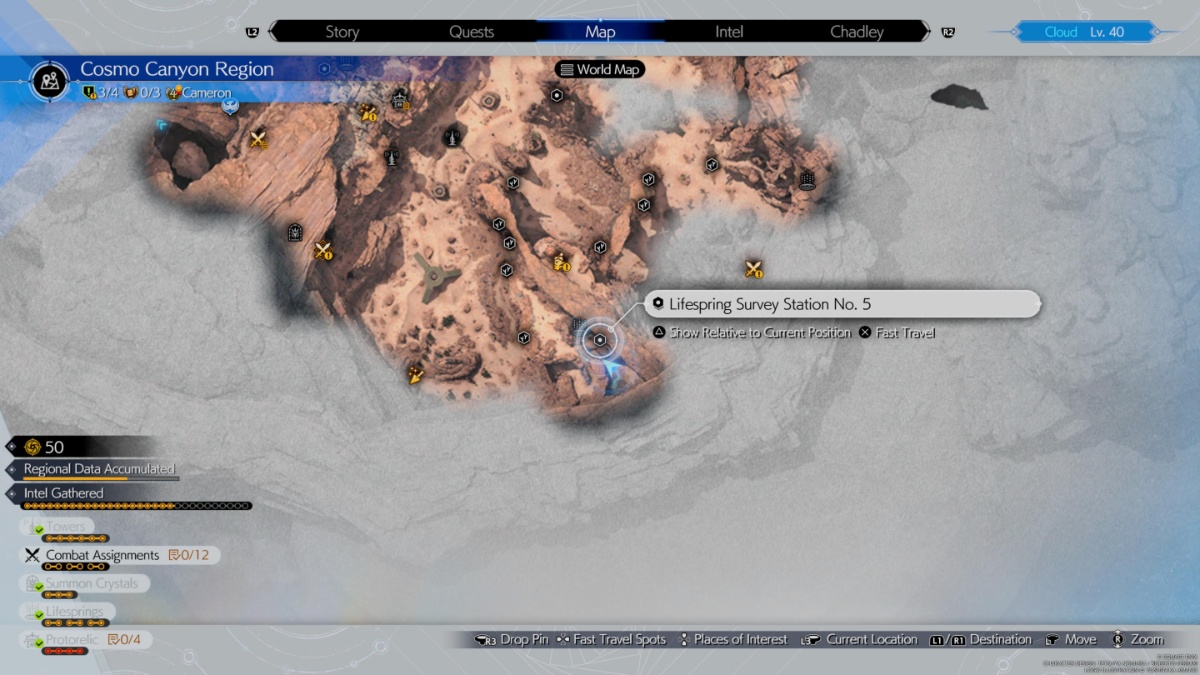The height and width of the screenshot is (675, 1200).
Task: Select the Protorelic intel category
Action: tap(72, 639)
